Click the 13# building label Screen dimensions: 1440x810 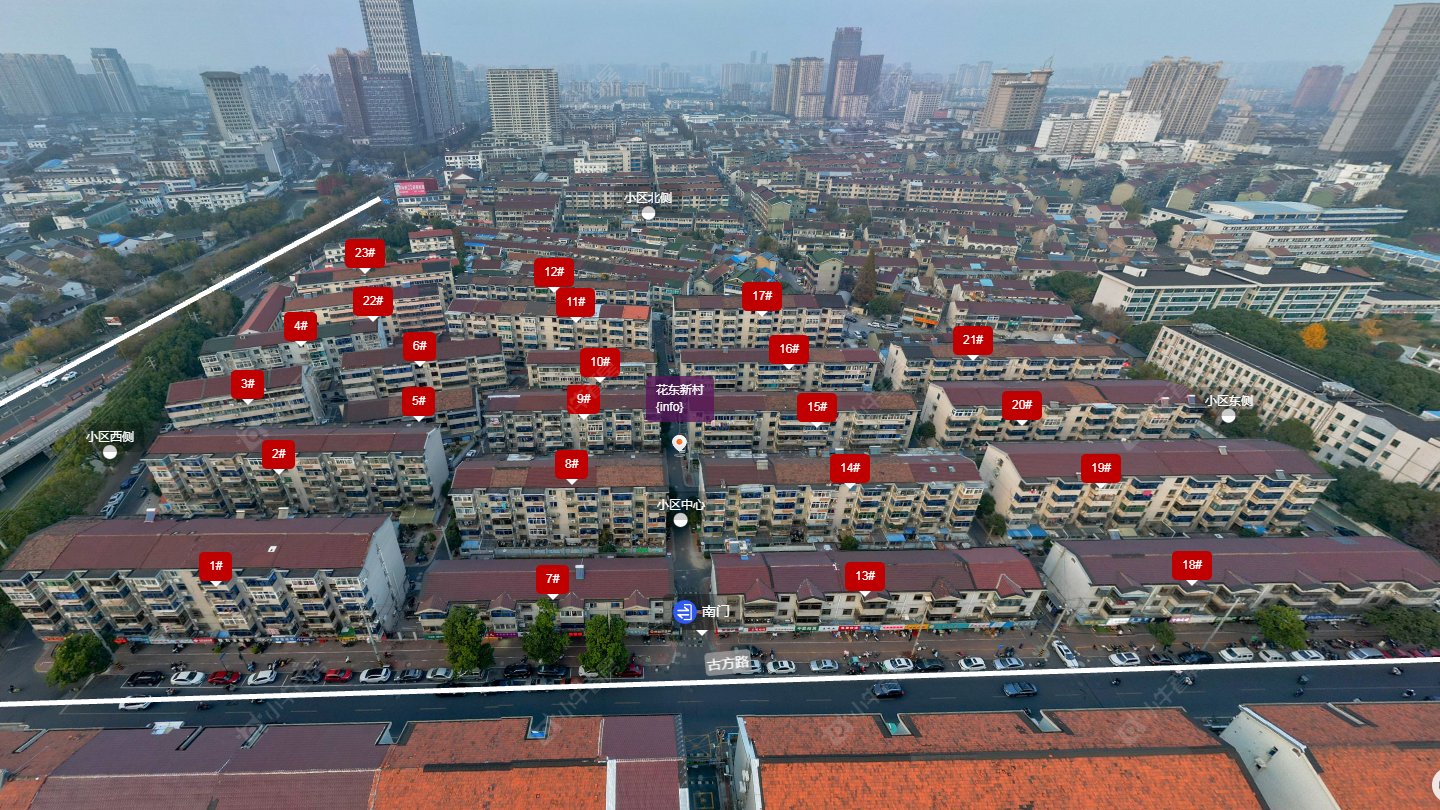click(x=865, y=576)
